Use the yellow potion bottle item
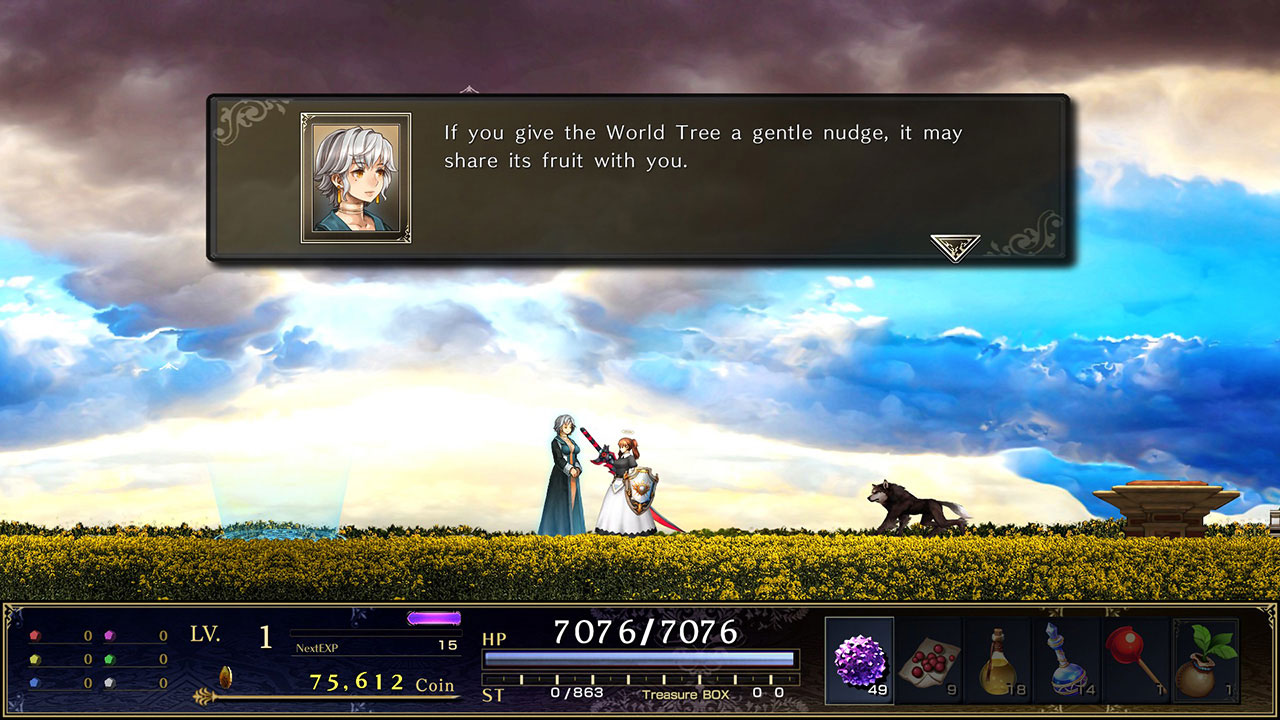The height and width of the screenshot is (720, 1280). point(998,660)
